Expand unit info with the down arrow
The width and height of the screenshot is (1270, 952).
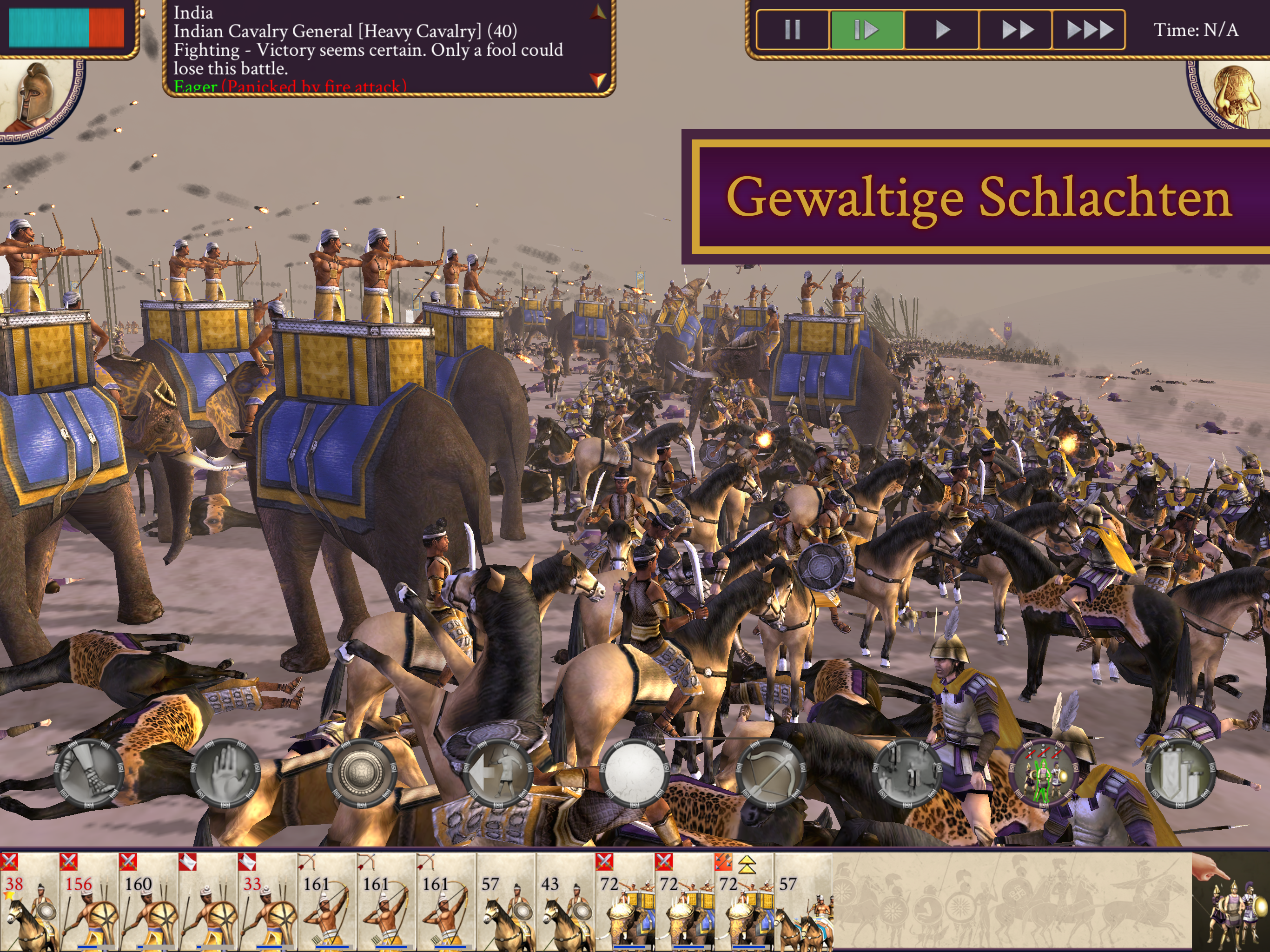[598, 80]
